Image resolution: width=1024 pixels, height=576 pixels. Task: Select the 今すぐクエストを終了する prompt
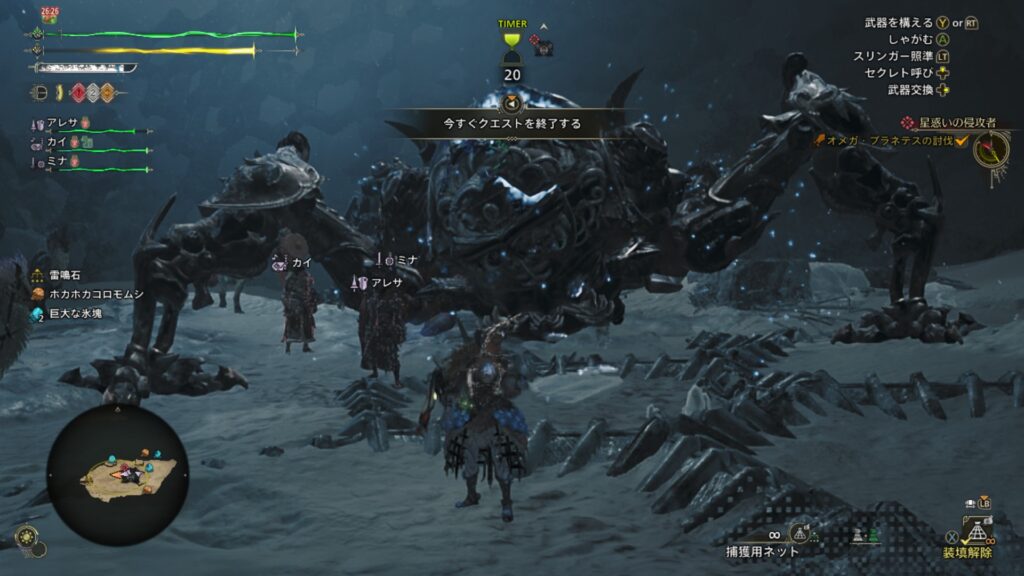(512, 124)
